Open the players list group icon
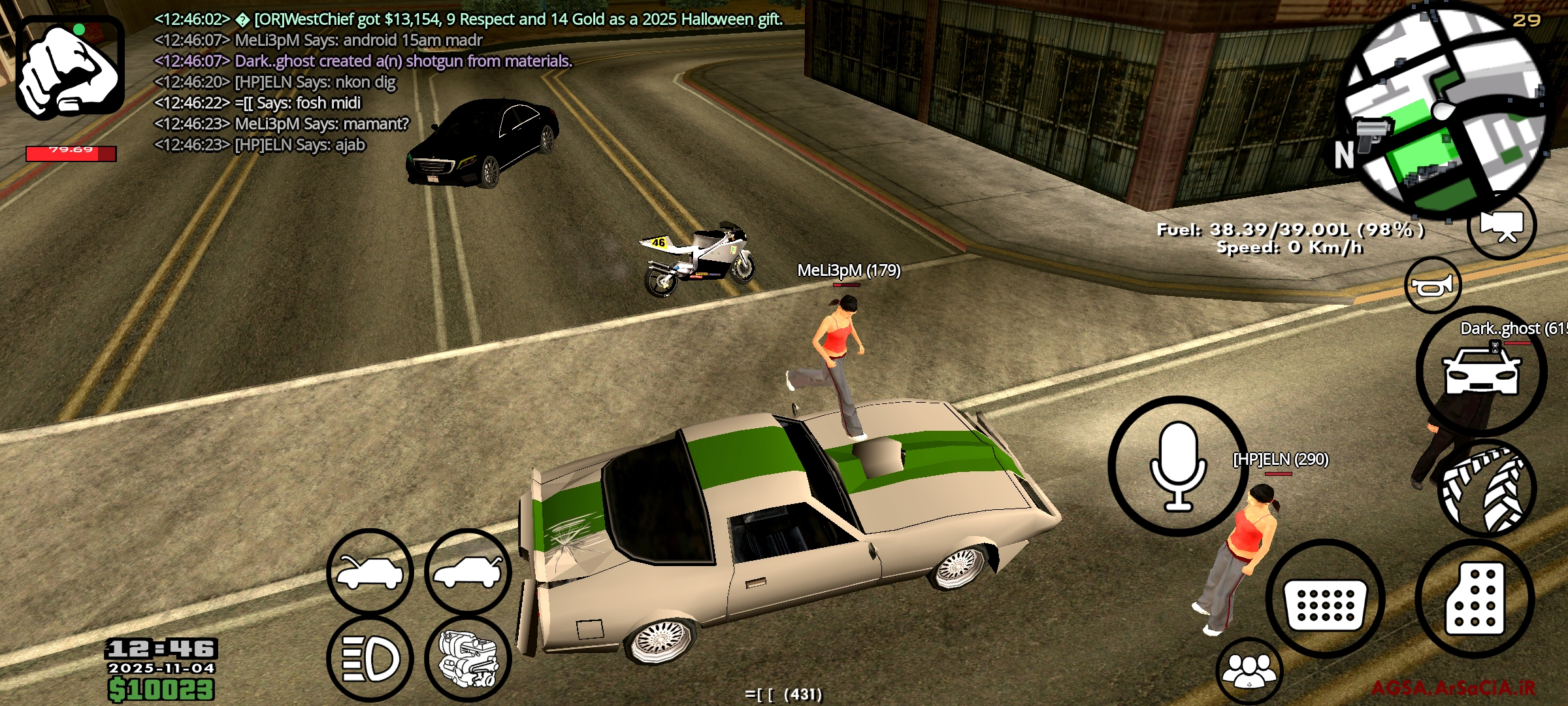Image resolution: width=1568 pixels, height=706 pixels. pos(1249,671)
